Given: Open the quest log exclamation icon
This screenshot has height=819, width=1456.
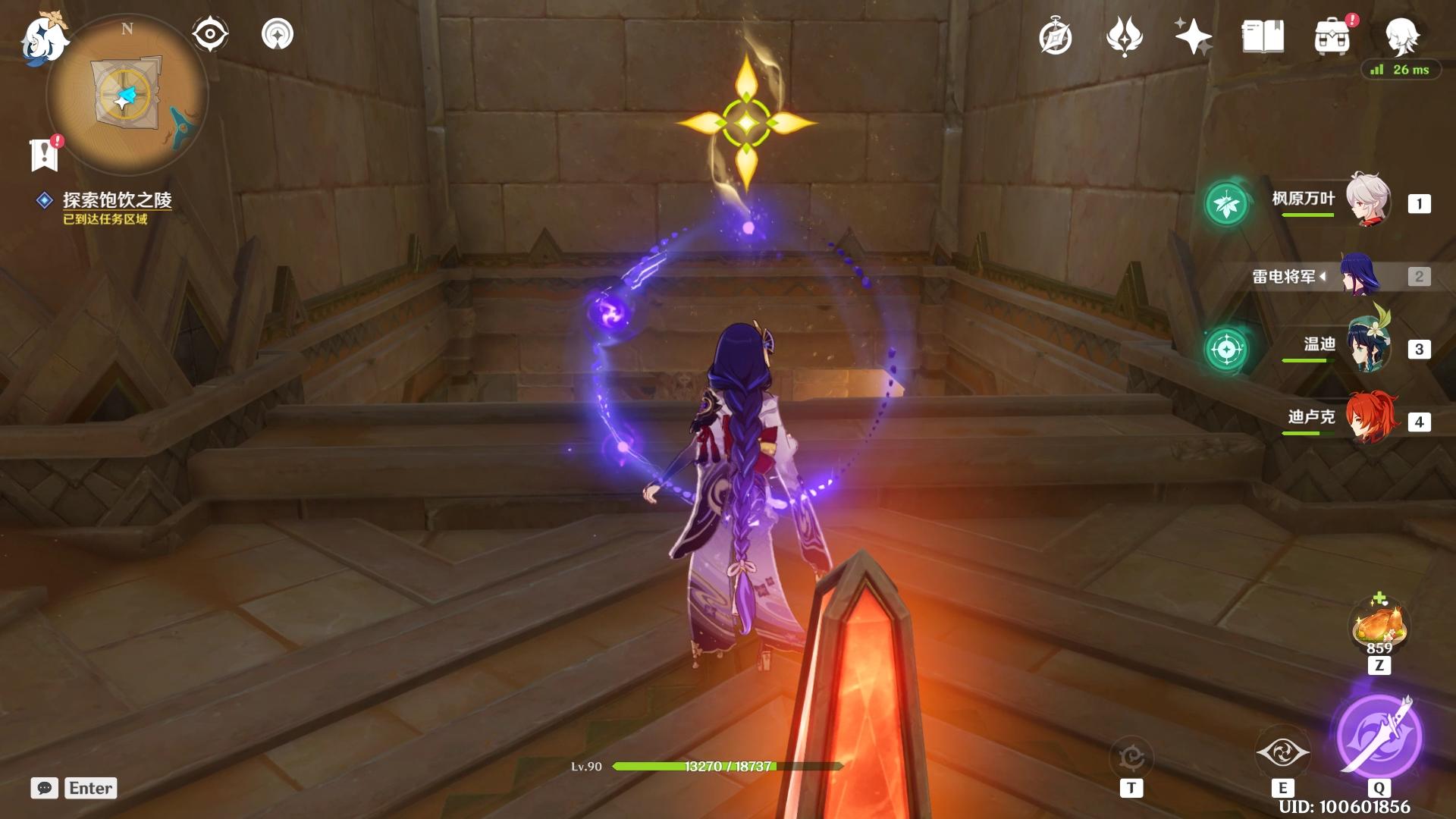Looking at the screenshot, I should click(45, 154).
